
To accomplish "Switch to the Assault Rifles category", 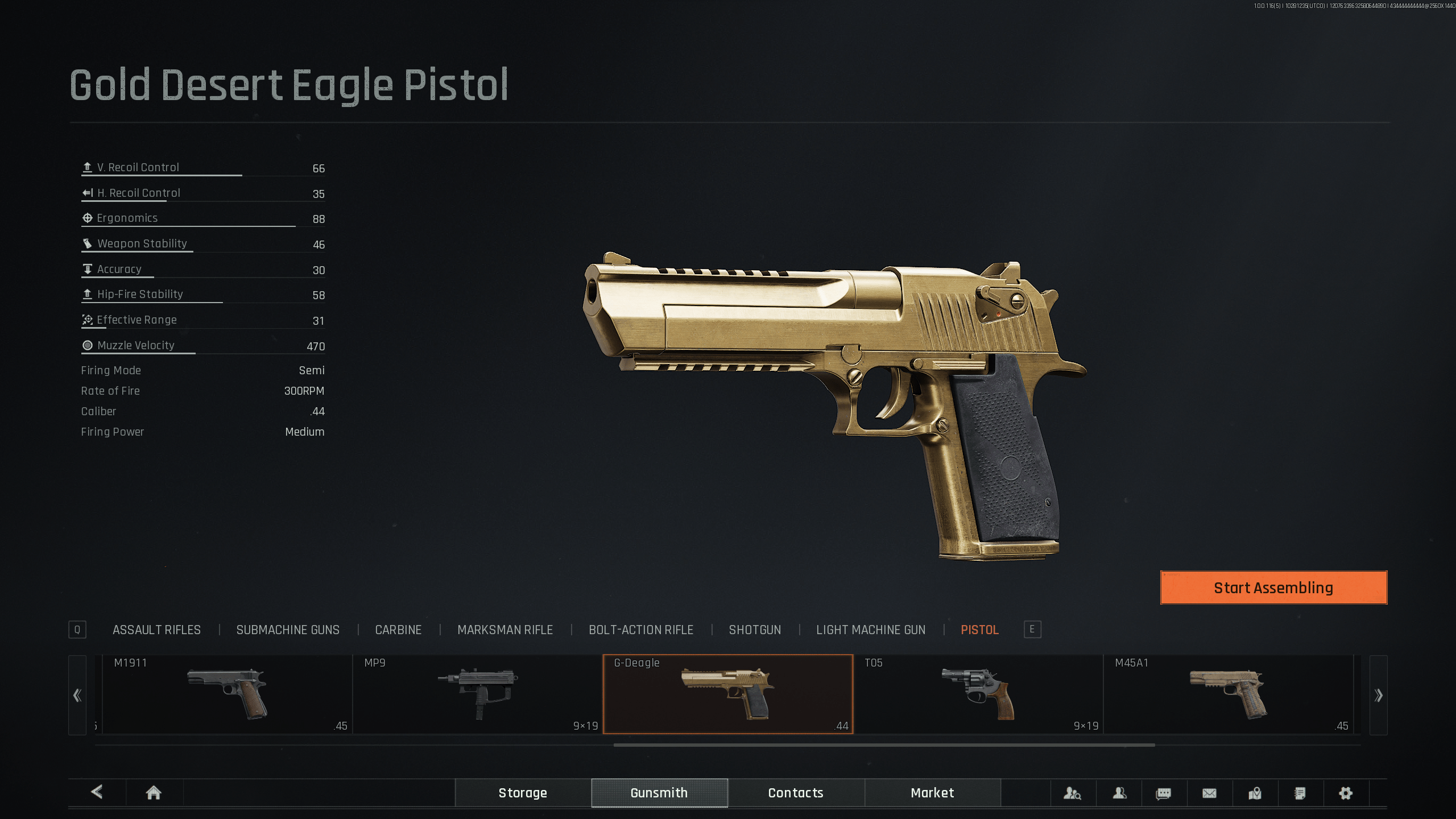I will (x=156, y=630).
